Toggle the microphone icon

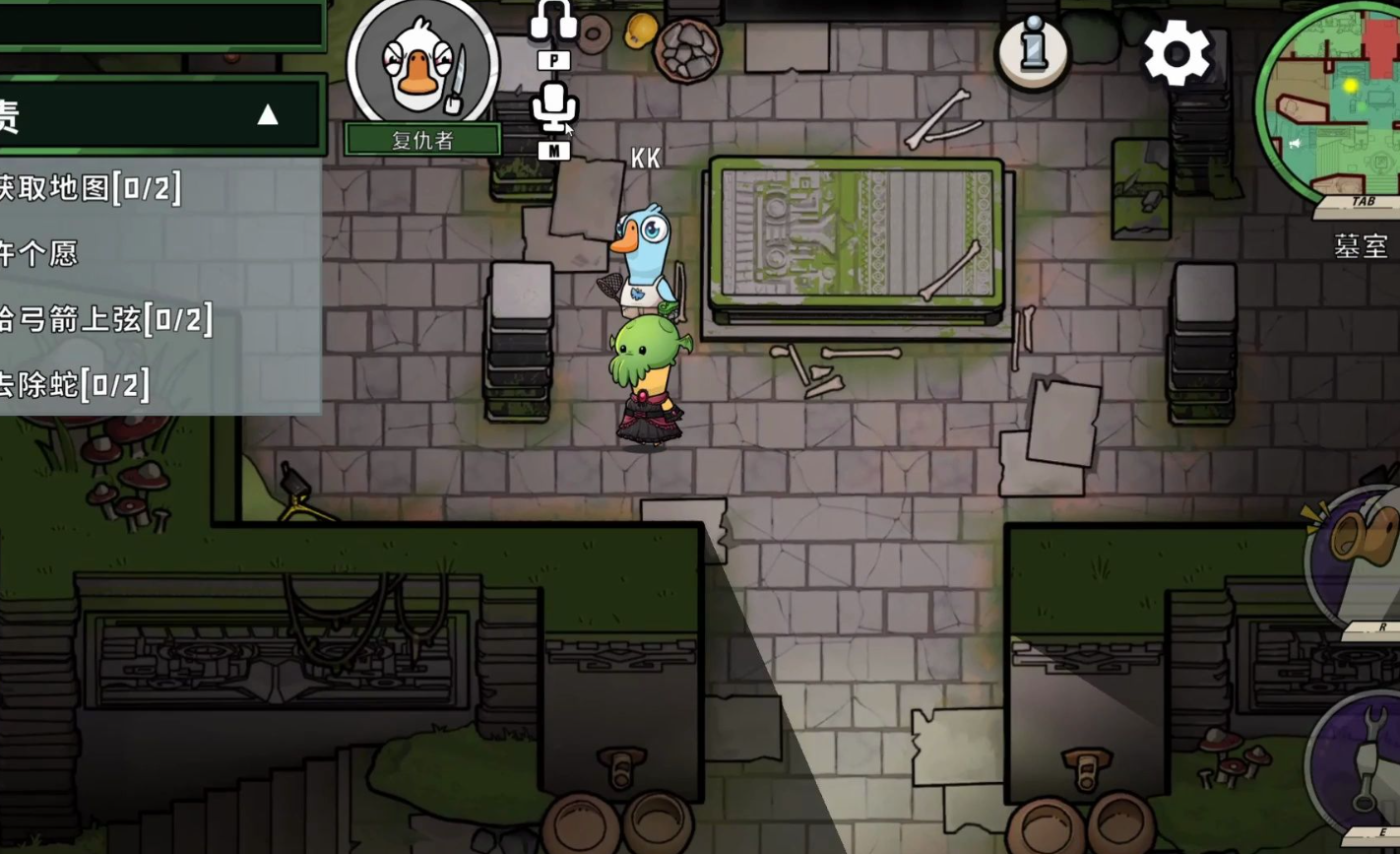(553, 106)
